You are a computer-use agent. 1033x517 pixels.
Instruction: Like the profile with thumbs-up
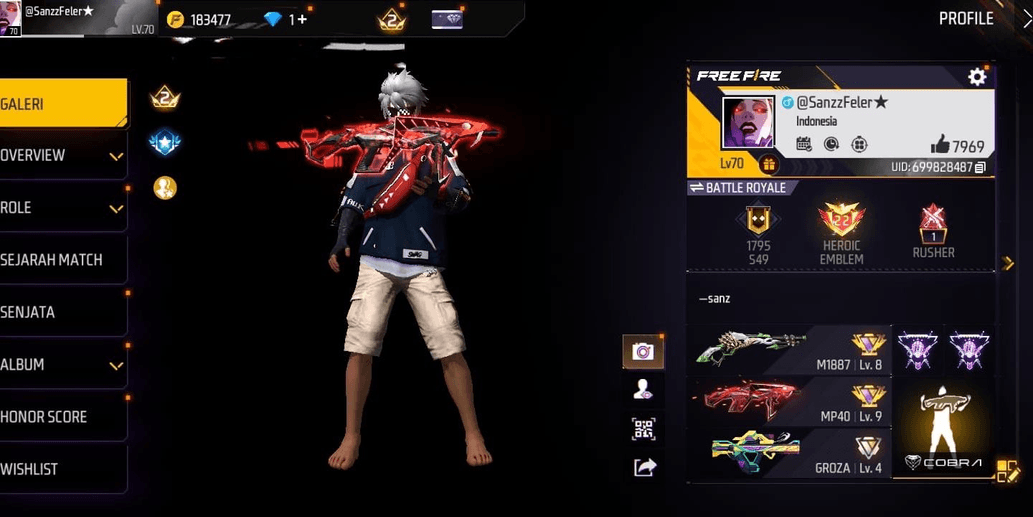940,144
